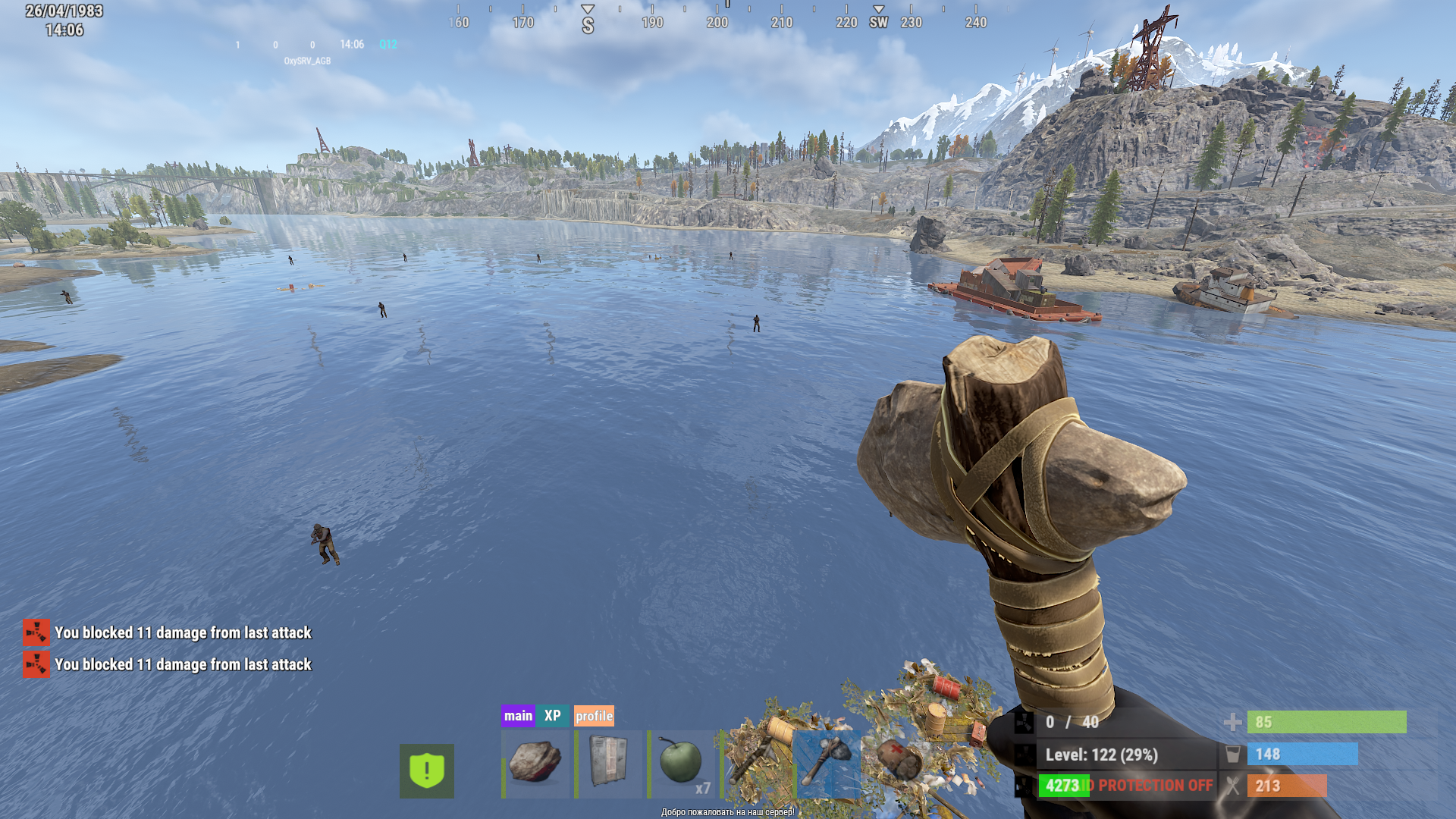Select the green apple x7 slot
Screen dimensions: 1456x819
pyautogui.click(x=681, y=764)
